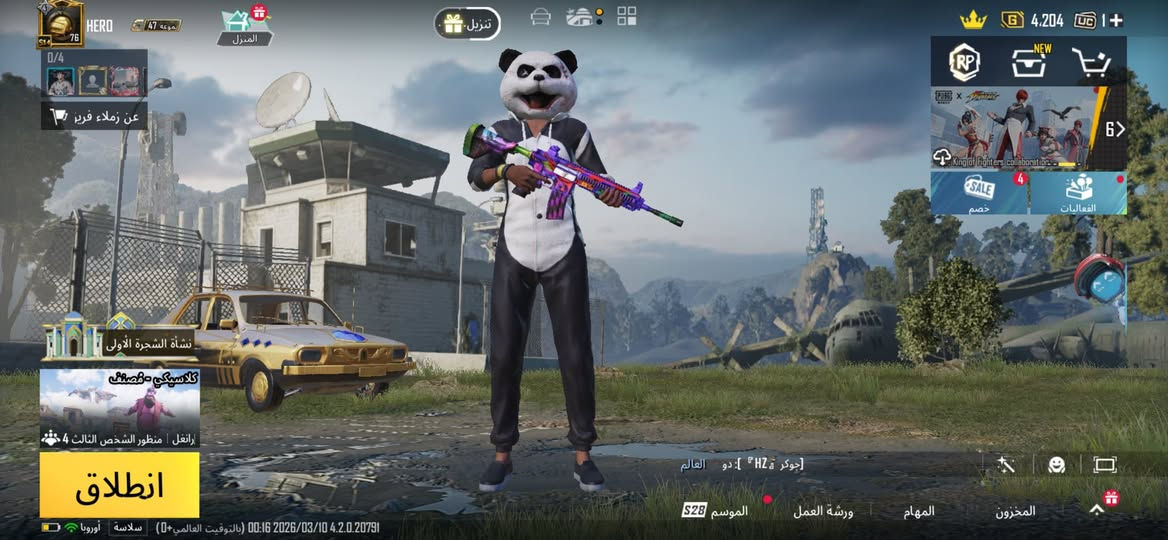The height and width of the screenshot is (540, 1168).
Task: Open the RP Royale Pass icon
Action: 964,63
